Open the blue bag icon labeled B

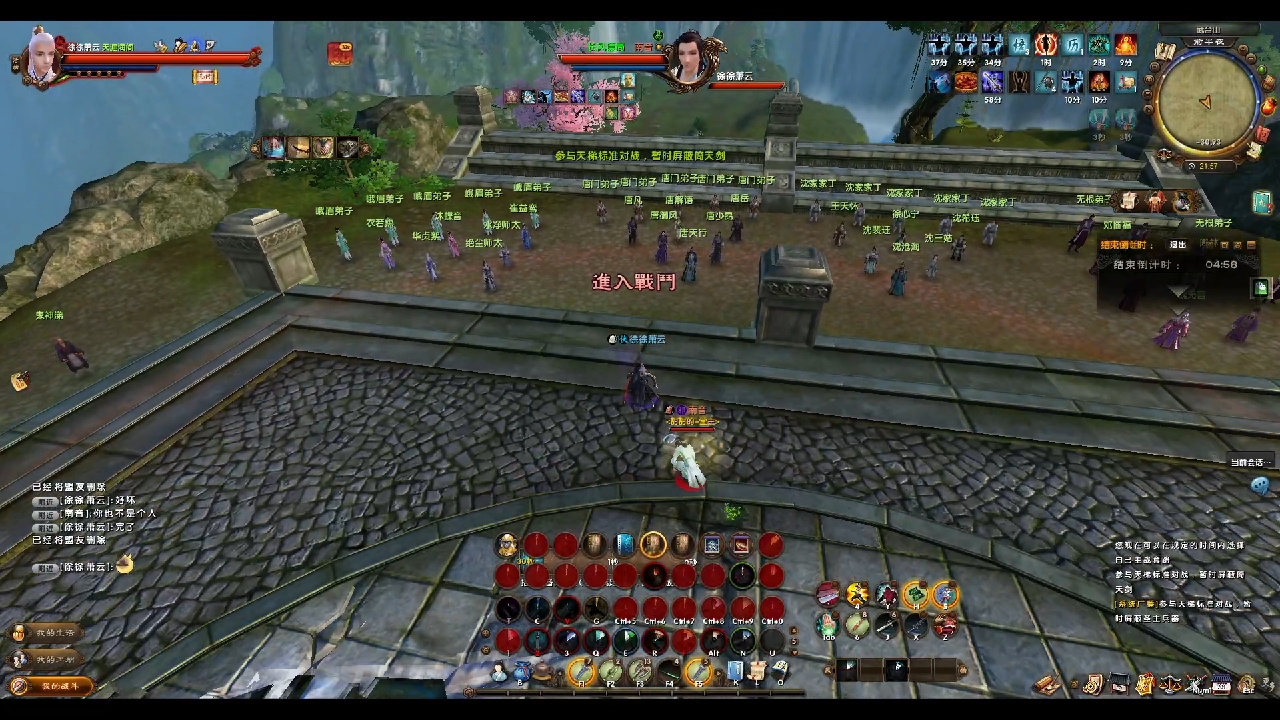click(x=521, y=672)
